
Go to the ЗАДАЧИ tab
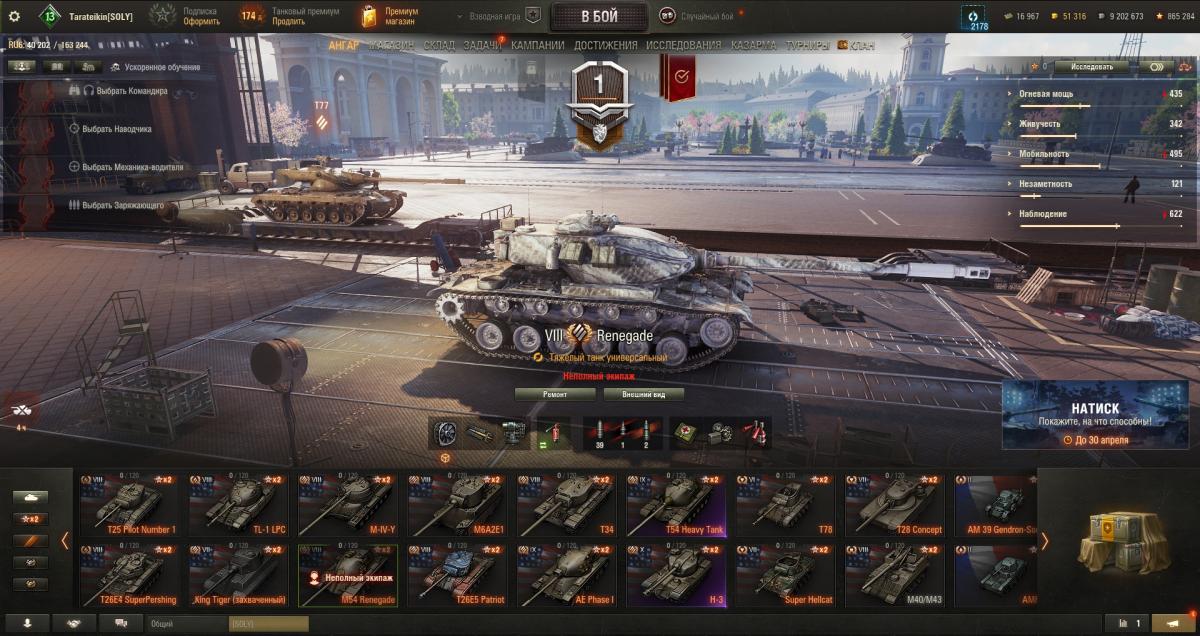[x=483, y=46]
